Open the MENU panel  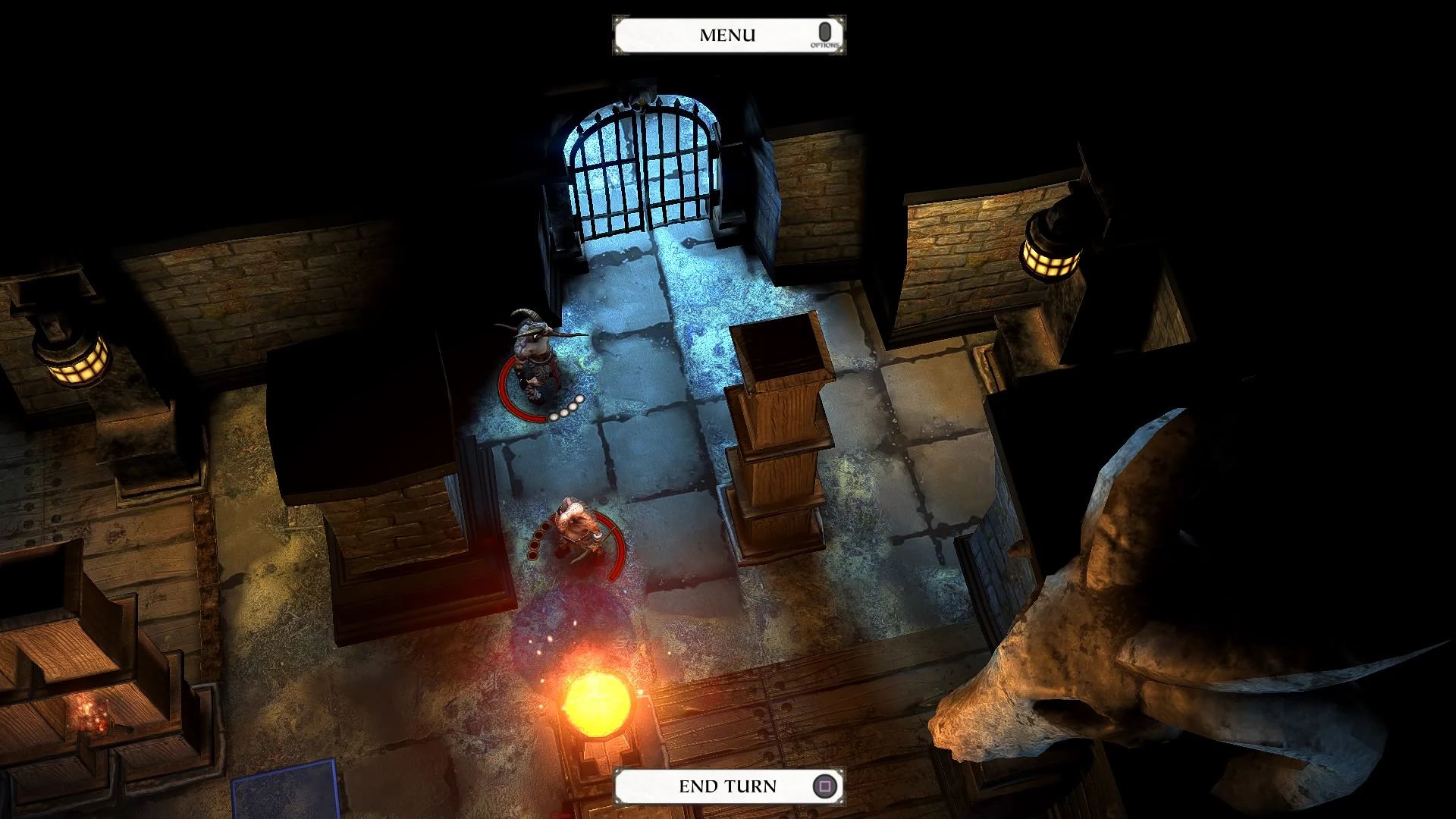click(x=726, y=33)
